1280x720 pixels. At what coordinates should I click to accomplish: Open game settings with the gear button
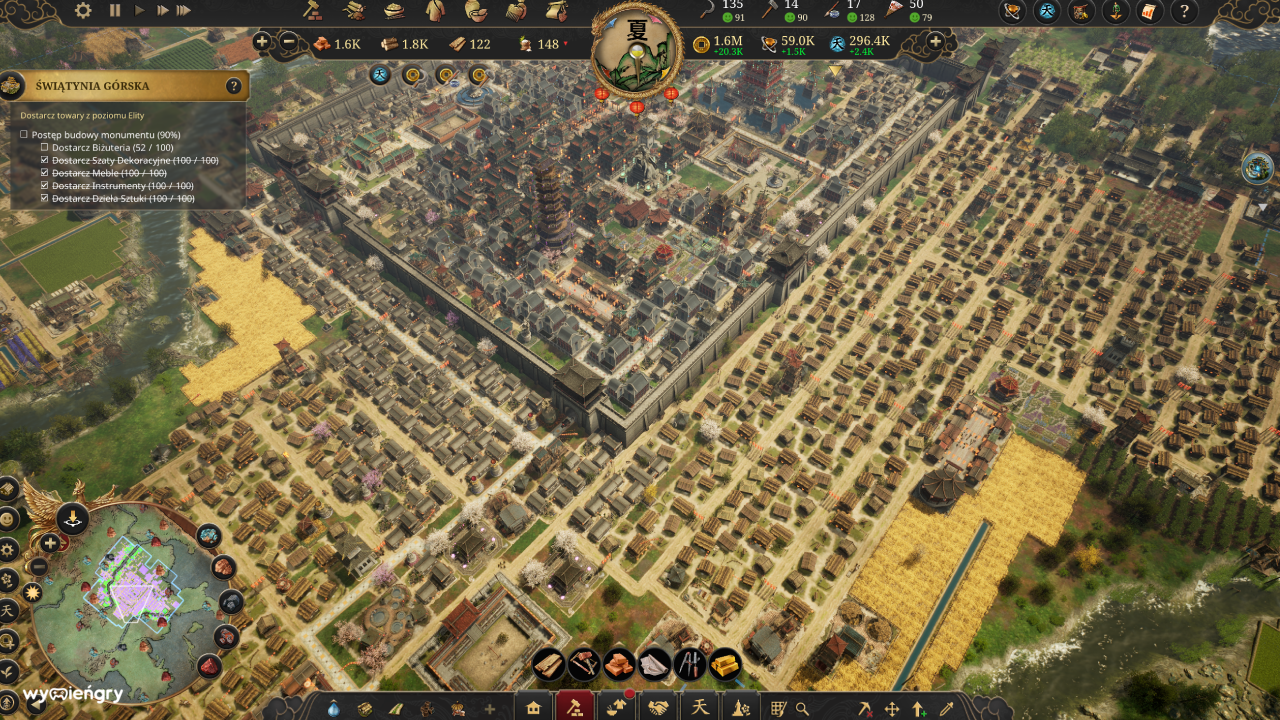pyautogui.click(x=82, y=10)
